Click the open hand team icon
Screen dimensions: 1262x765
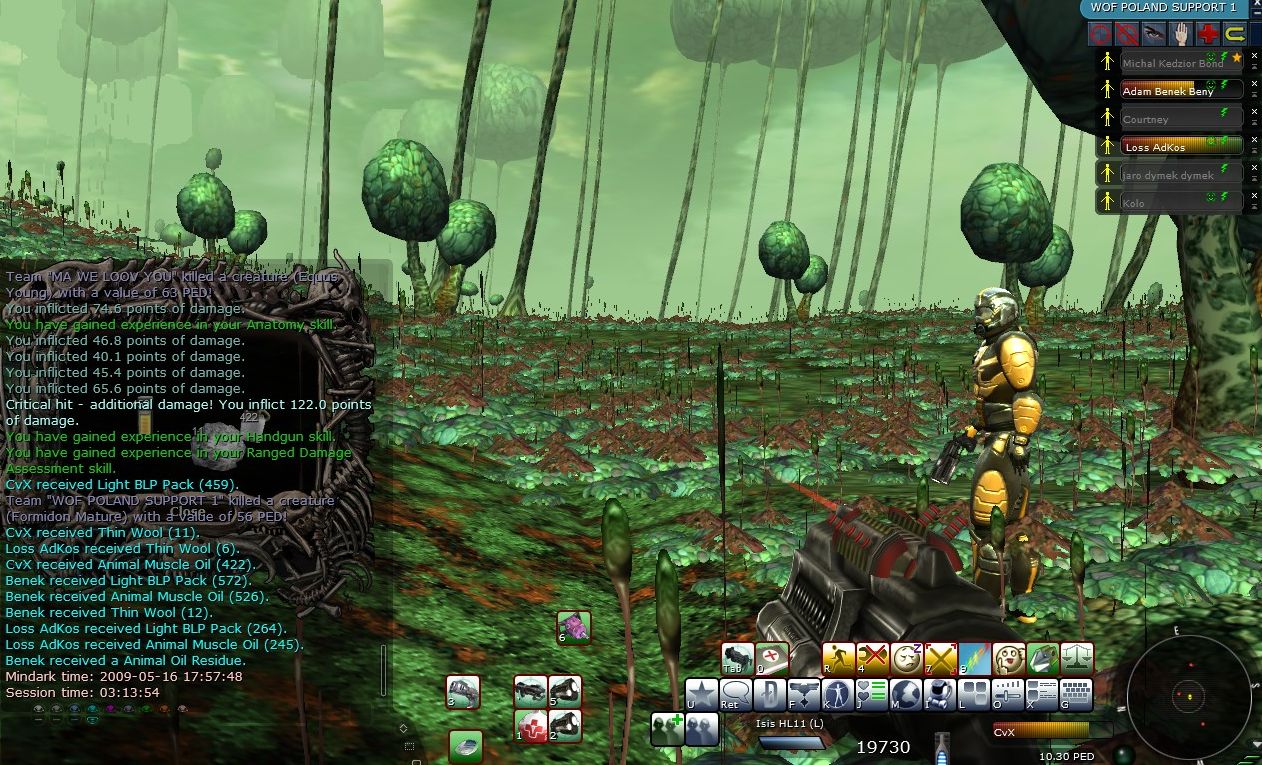[1181, 35]
